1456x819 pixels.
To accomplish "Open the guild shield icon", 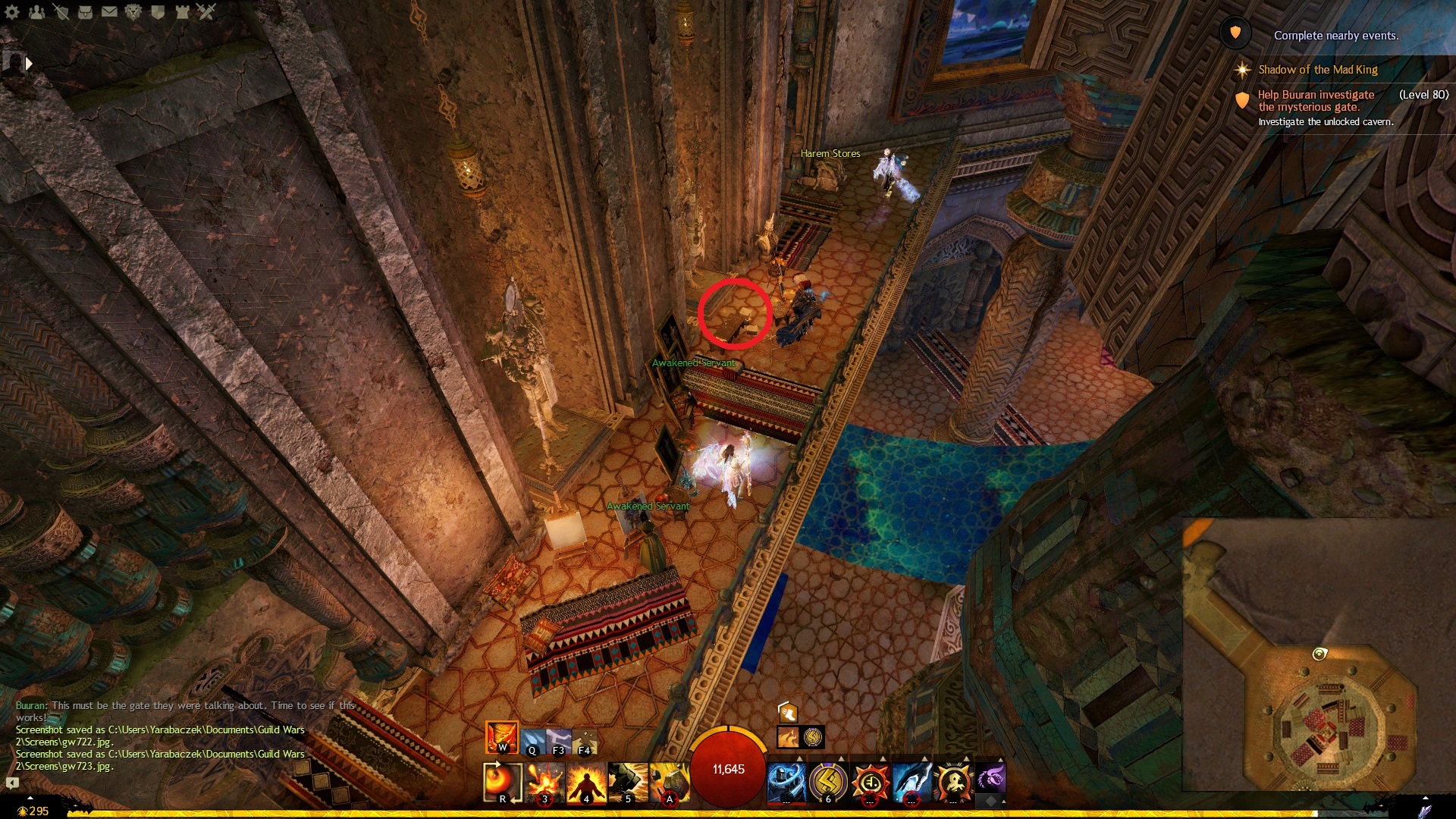I will pyautogui.click(x=158, y=11).
